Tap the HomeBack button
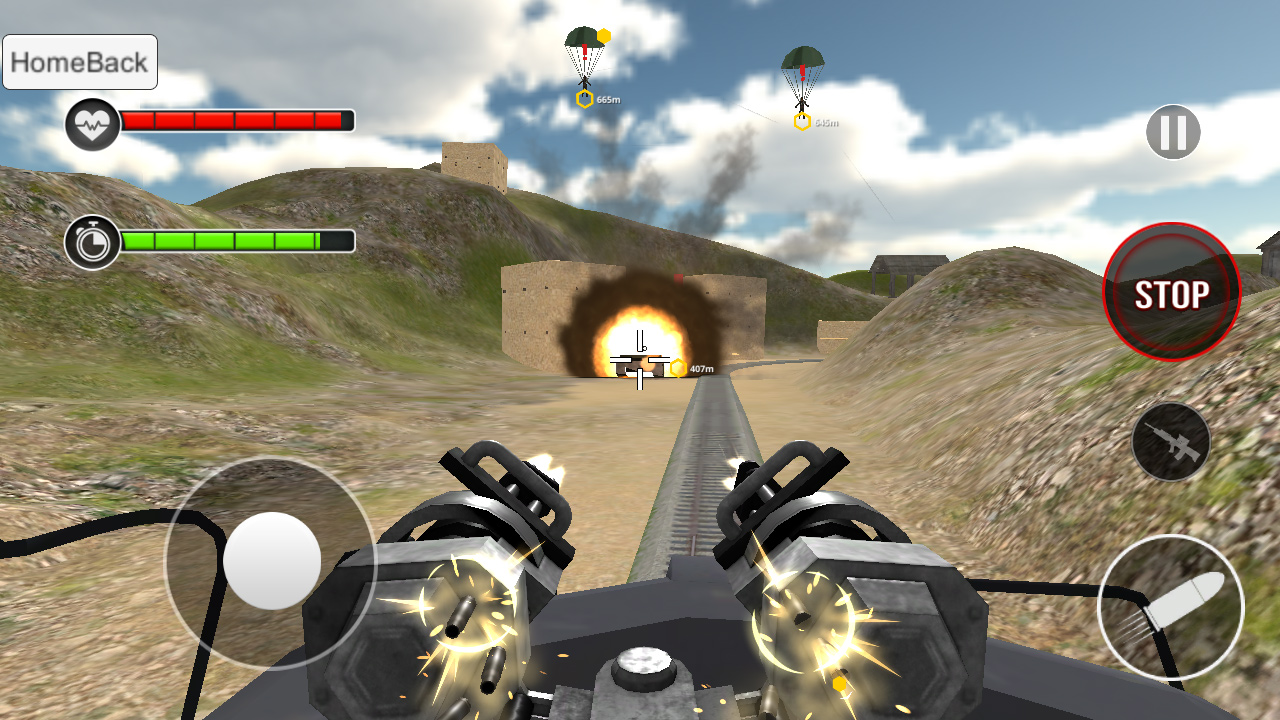The width and height of the screenshot is (1280, 720). click(80, 61)
